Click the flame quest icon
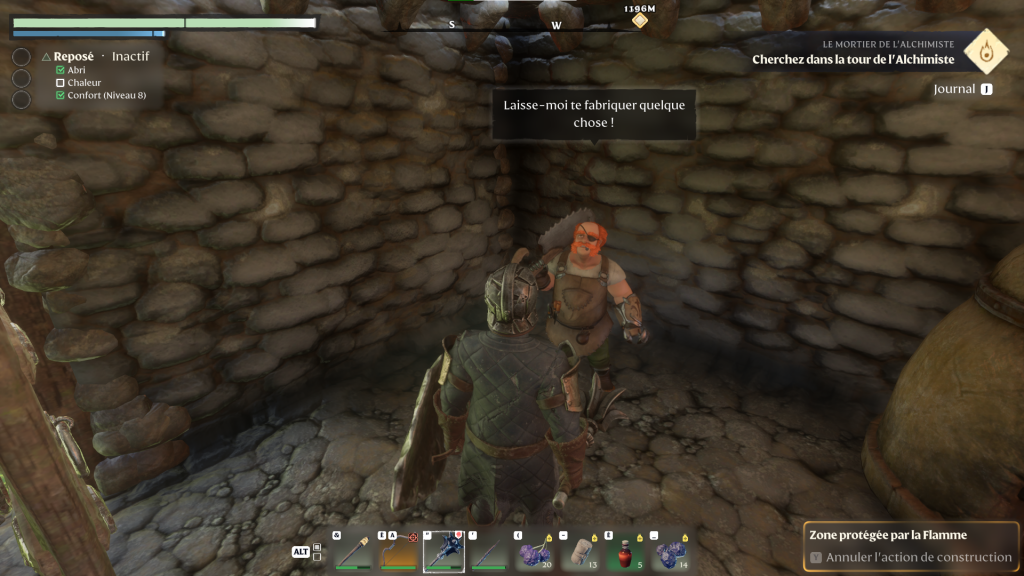Screen dimensions: 1024x576 (991, 51)
